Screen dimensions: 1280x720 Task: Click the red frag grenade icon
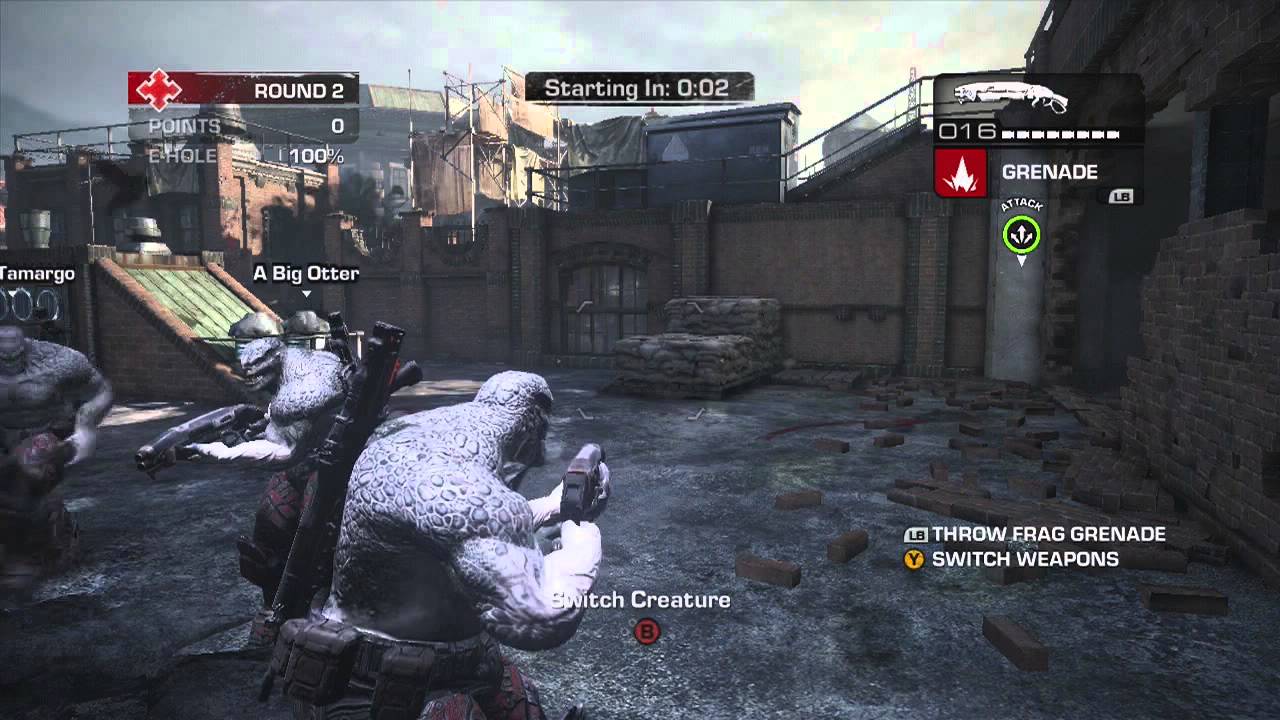click(x=960, y=173)
